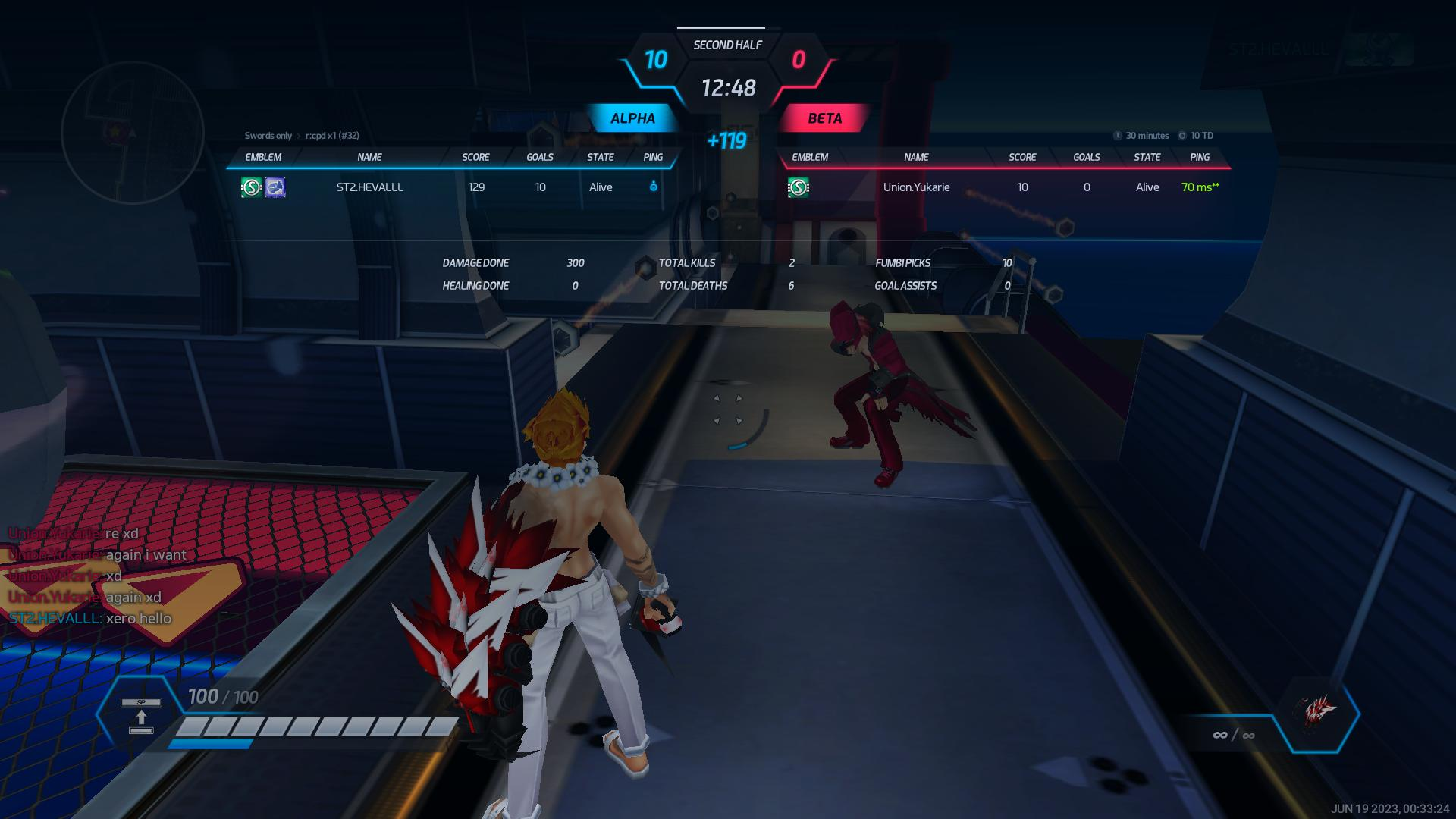Screen dimensions: 1456x819
Task: Click the ALPHA team banner
Action: [x=632, y=118]
